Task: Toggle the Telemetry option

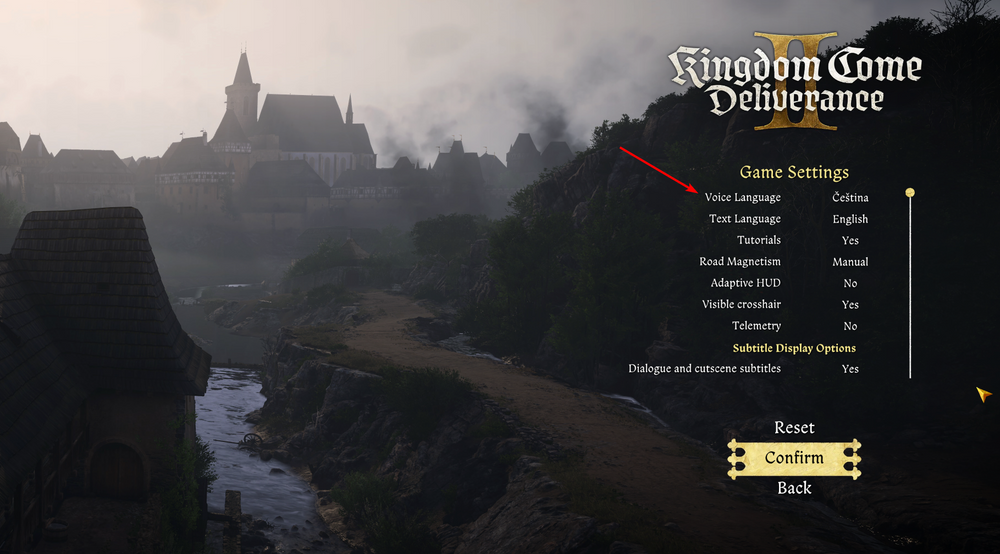Action: [x=850, y=326]
